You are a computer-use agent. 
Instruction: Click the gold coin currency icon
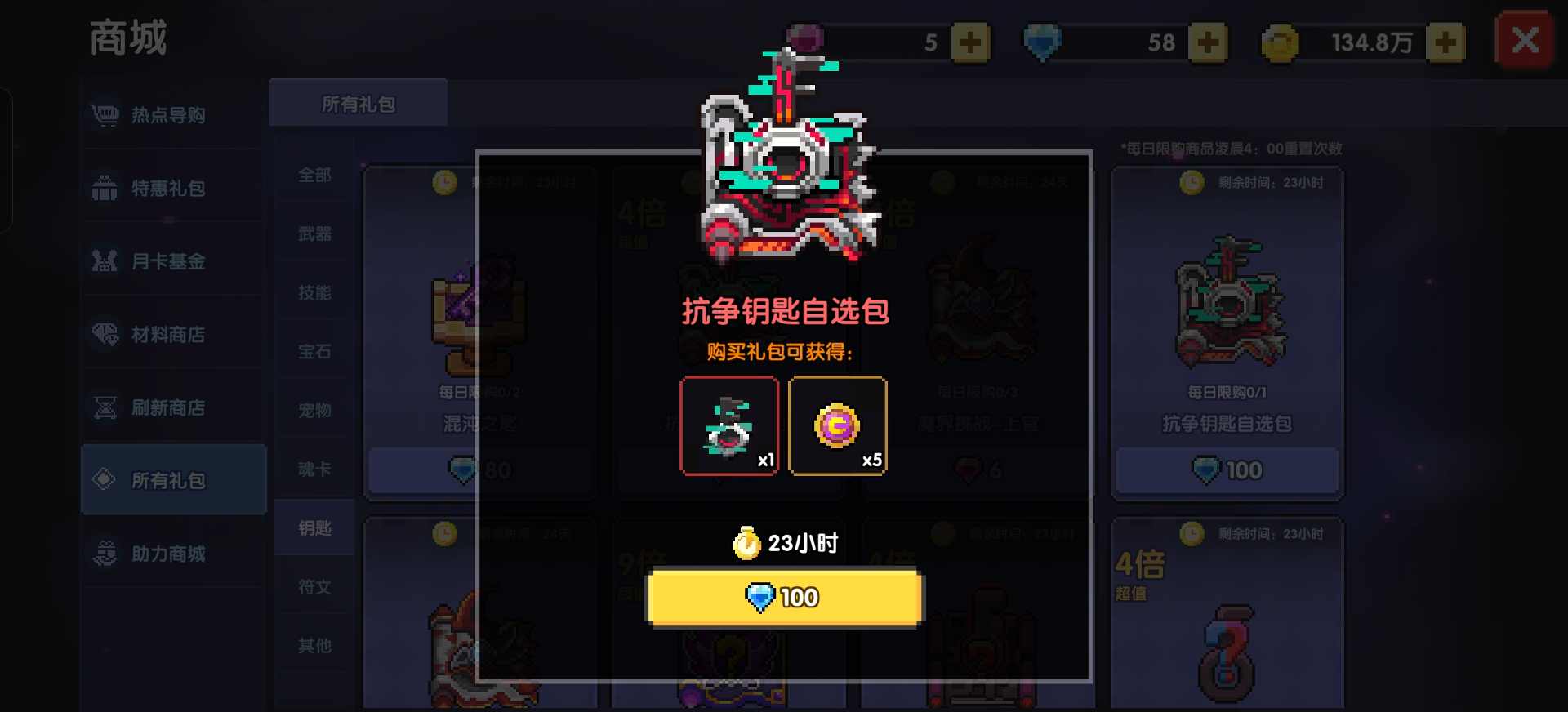[x=1282, y=42]
